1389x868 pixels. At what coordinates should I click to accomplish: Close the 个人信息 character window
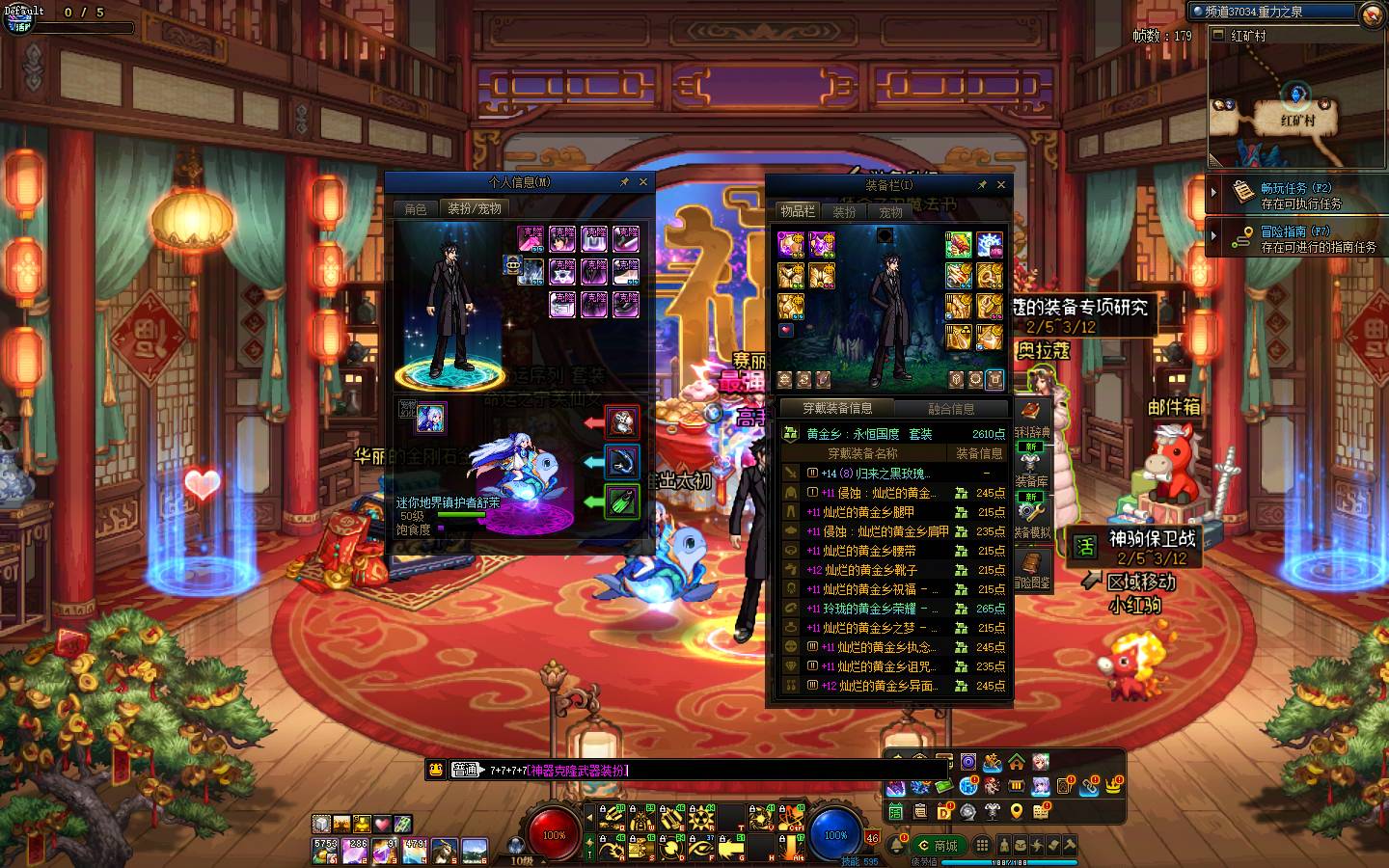point(643,181)
